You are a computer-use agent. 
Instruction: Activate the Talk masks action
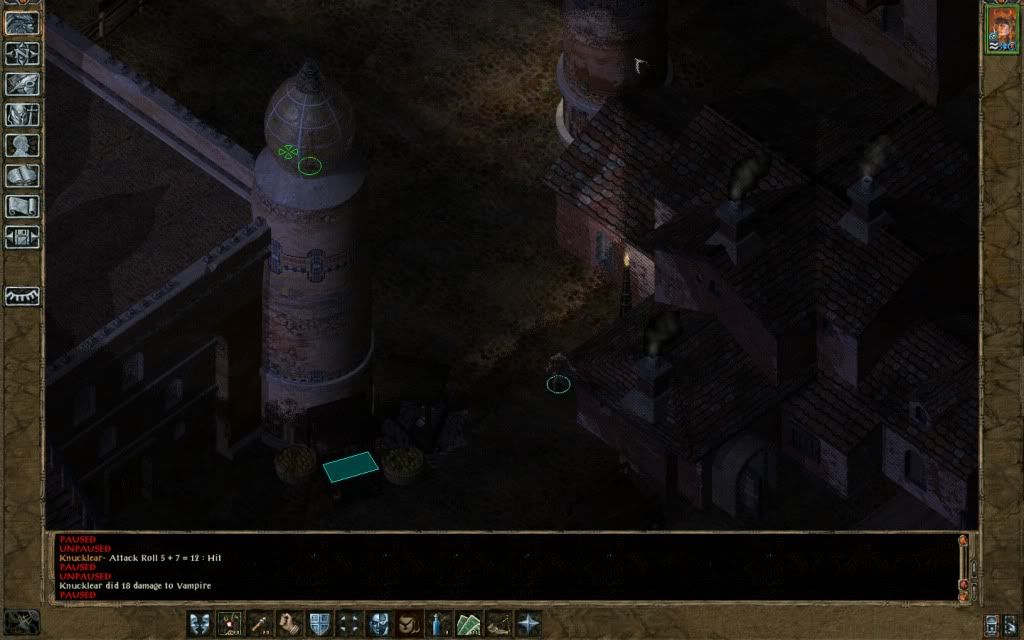click(x=201, y=623)
